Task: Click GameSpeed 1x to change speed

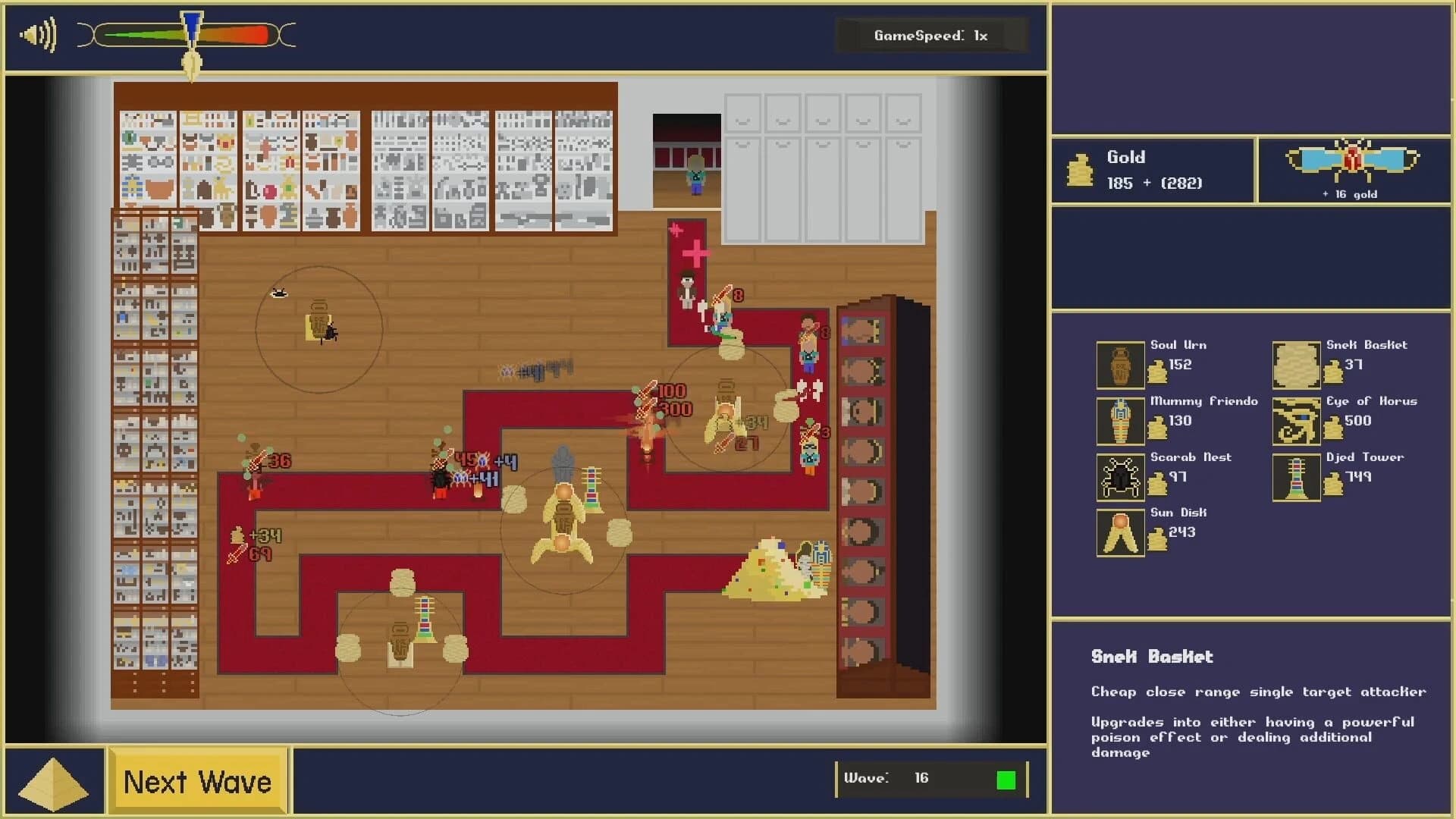Action: click(x=931, y=35)
